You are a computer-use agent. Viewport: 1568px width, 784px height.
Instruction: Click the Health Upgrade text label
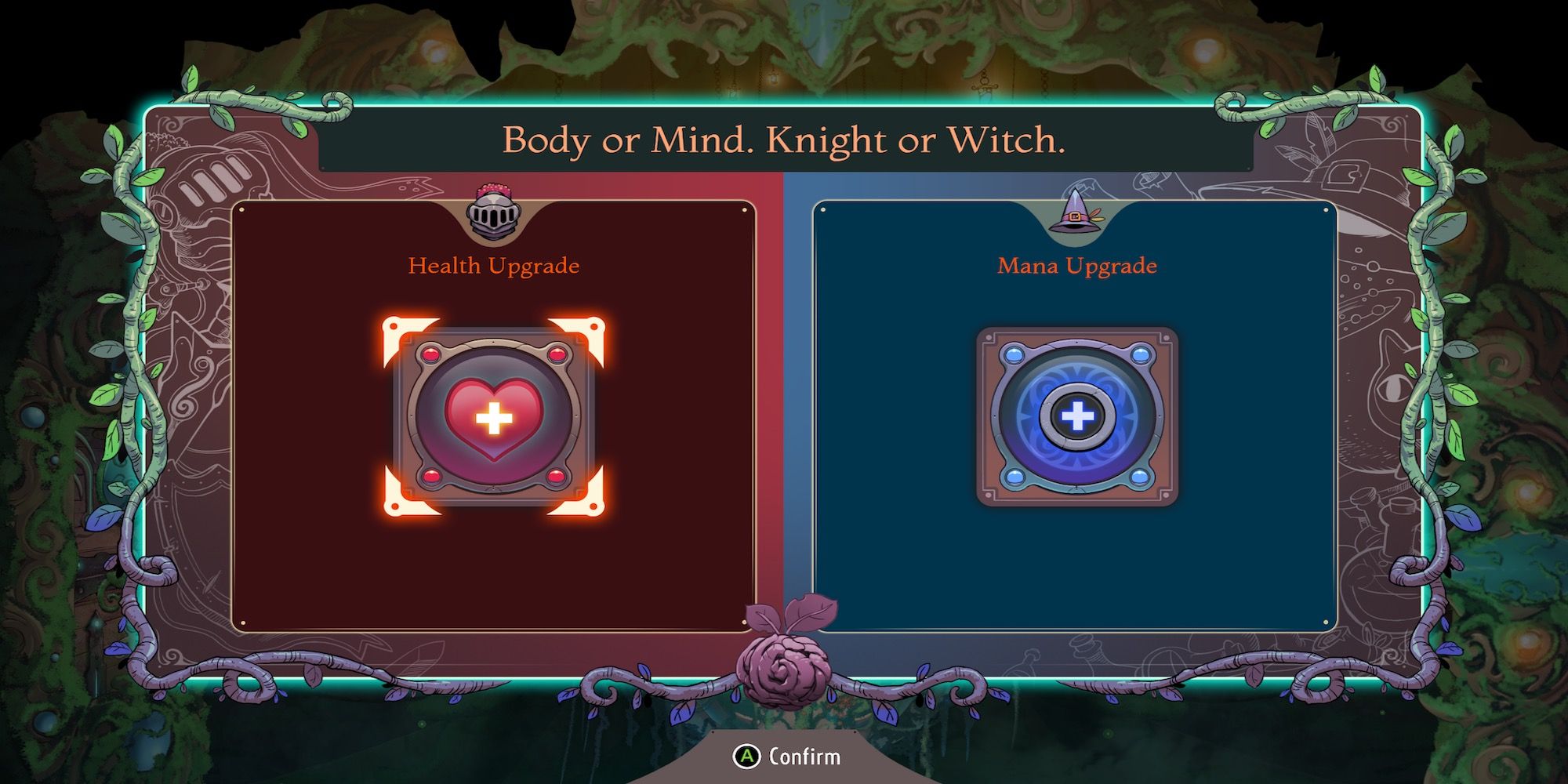493,266
